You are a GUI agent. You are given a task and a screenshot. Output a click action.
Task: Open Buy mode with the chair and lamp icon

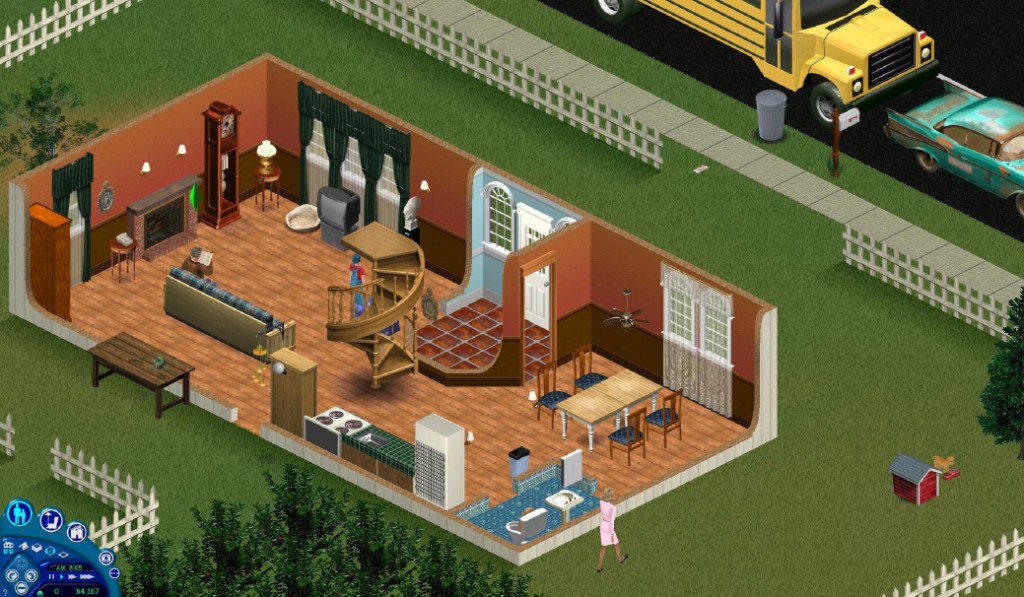(51, 520)
